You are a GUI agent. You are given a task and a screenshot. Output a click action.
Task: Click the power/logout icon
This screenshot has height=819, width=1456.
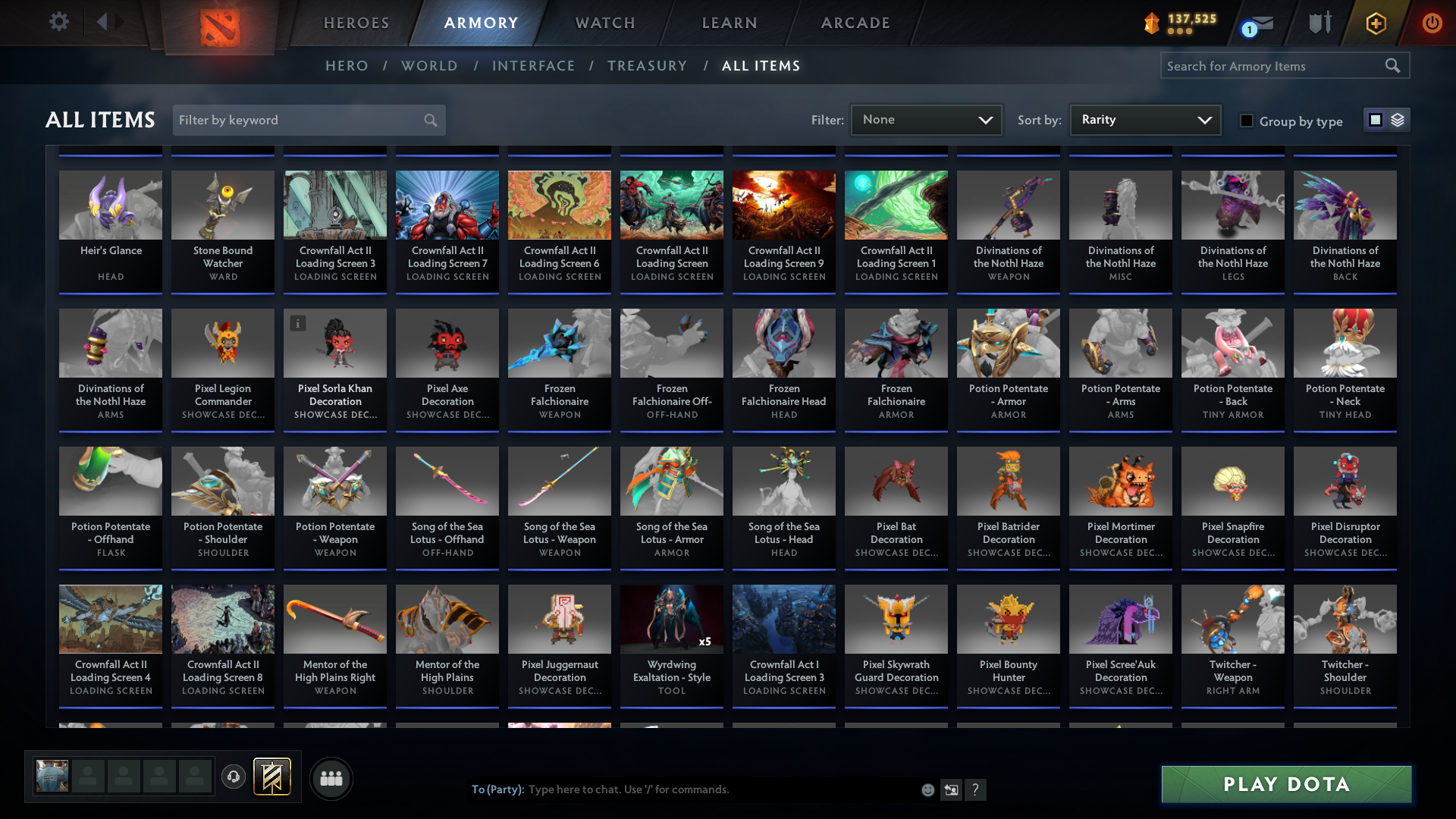coord(1432,23)
